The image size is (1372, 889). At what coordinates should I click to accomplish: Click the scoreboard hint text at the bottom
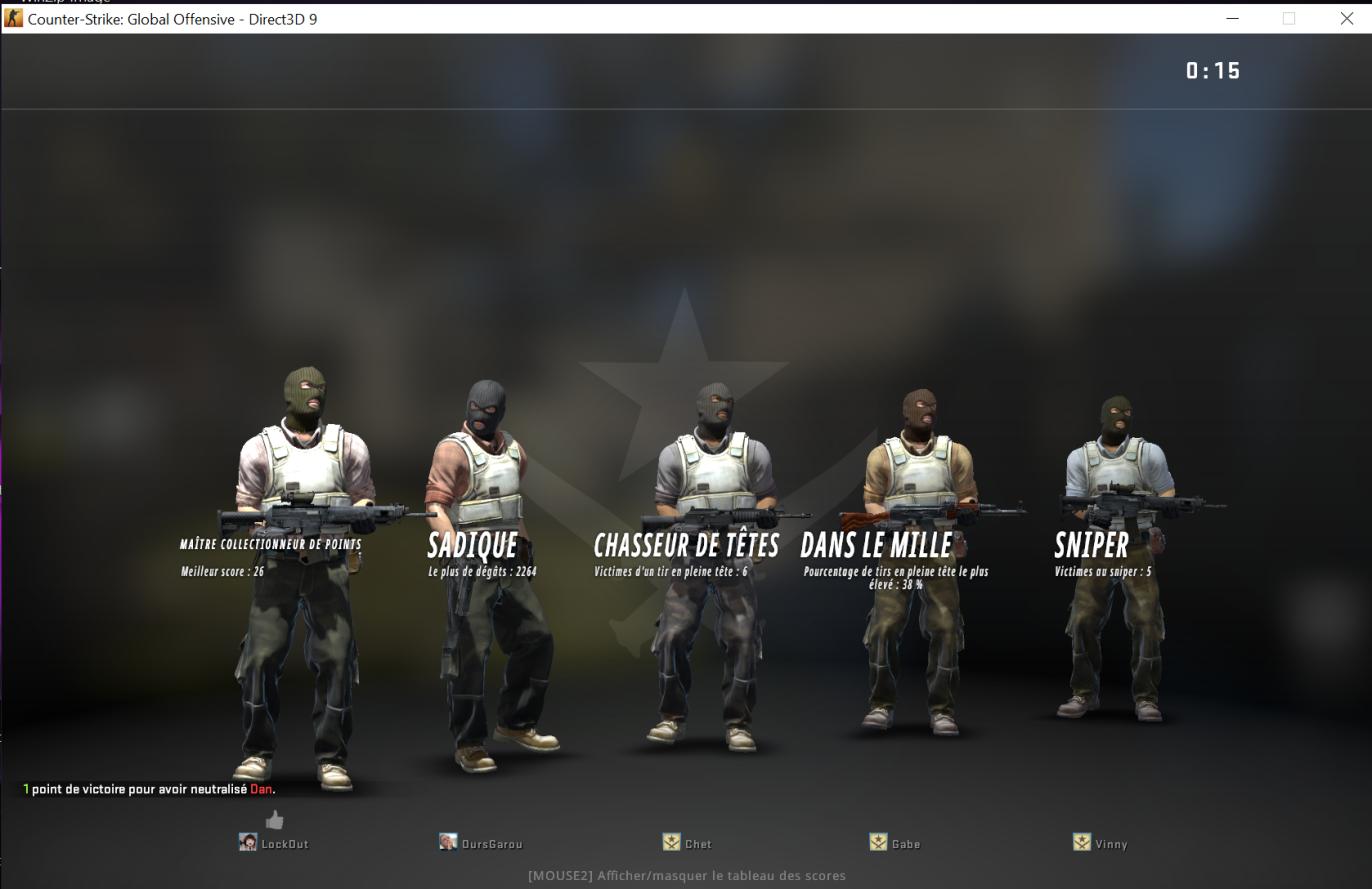pyautogui.click(x=686, y=875)
